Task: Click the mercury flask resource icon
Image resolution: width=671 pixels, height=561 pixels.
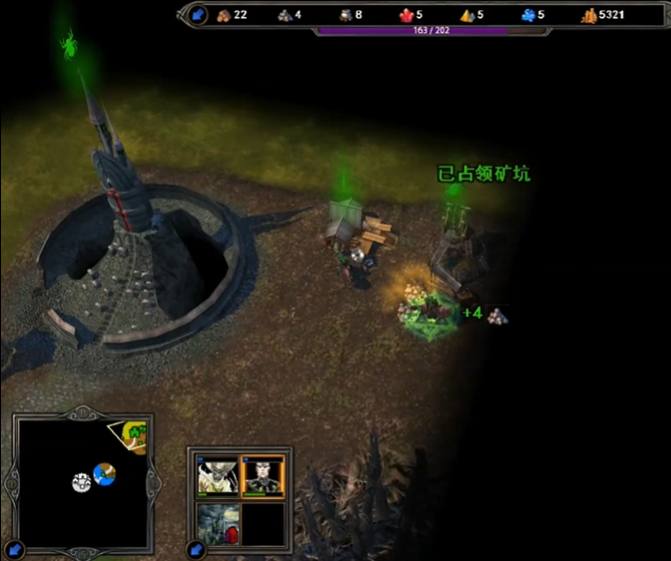Action: (345, 15)
